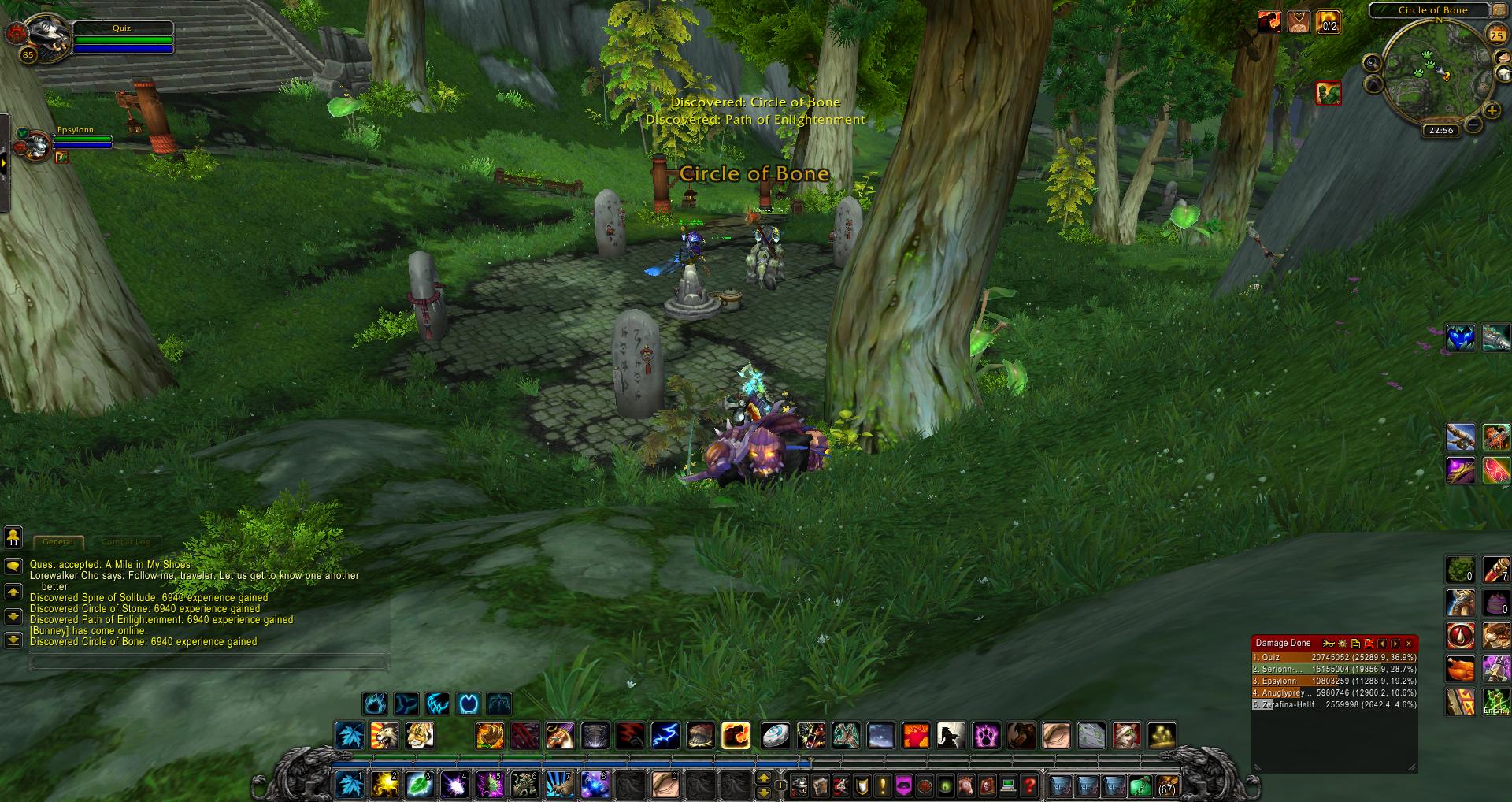The height and width of the screenshot is (802, 1512).
Task: Click the buff icon showing 0/2
Action: [x=1329, y=22]
